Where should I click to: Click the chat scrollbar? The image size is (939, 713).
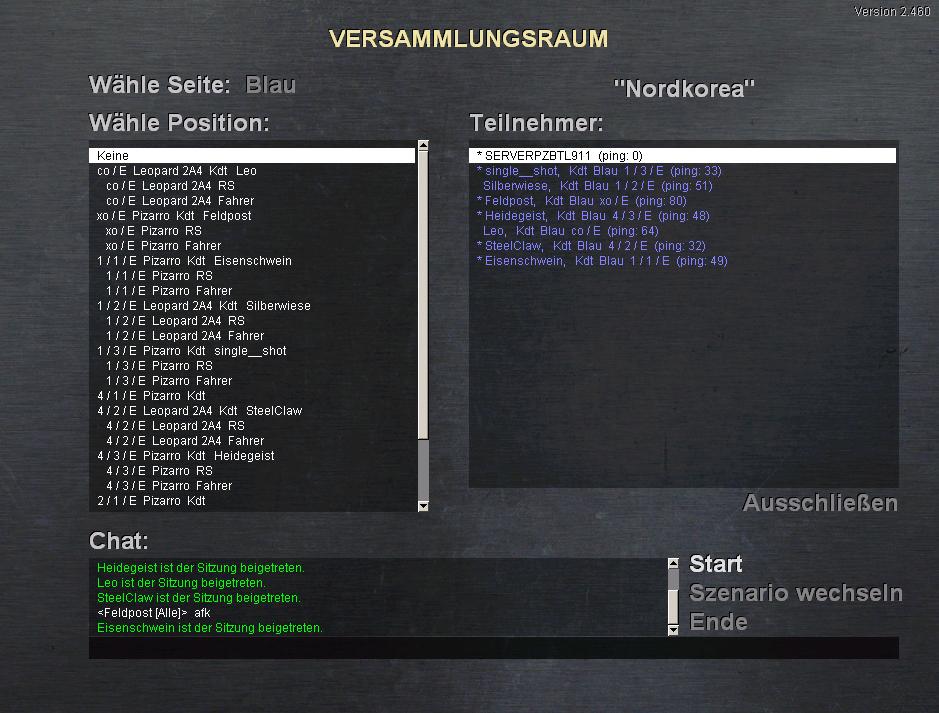[673, 596]
